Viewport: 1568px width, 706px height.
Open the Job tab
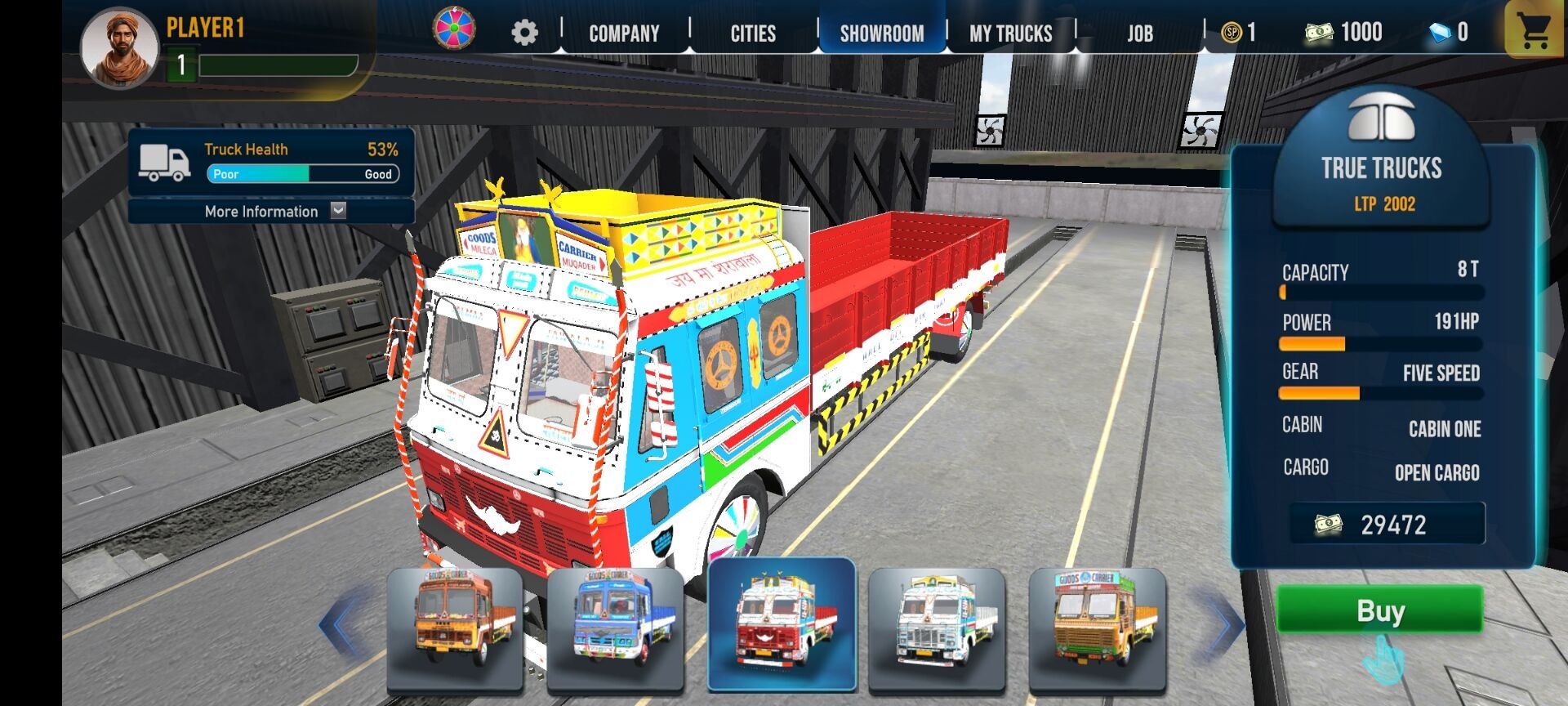pos(1140,34)
